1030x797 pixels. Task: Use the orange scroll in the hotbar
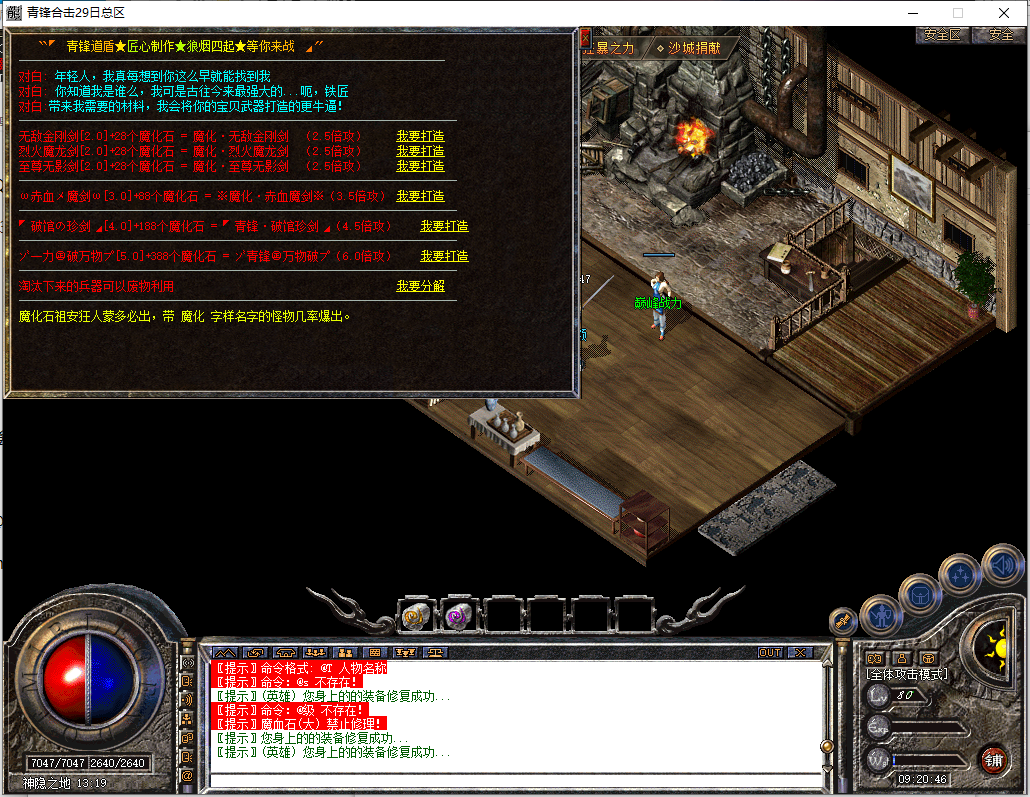click(414, 617)
